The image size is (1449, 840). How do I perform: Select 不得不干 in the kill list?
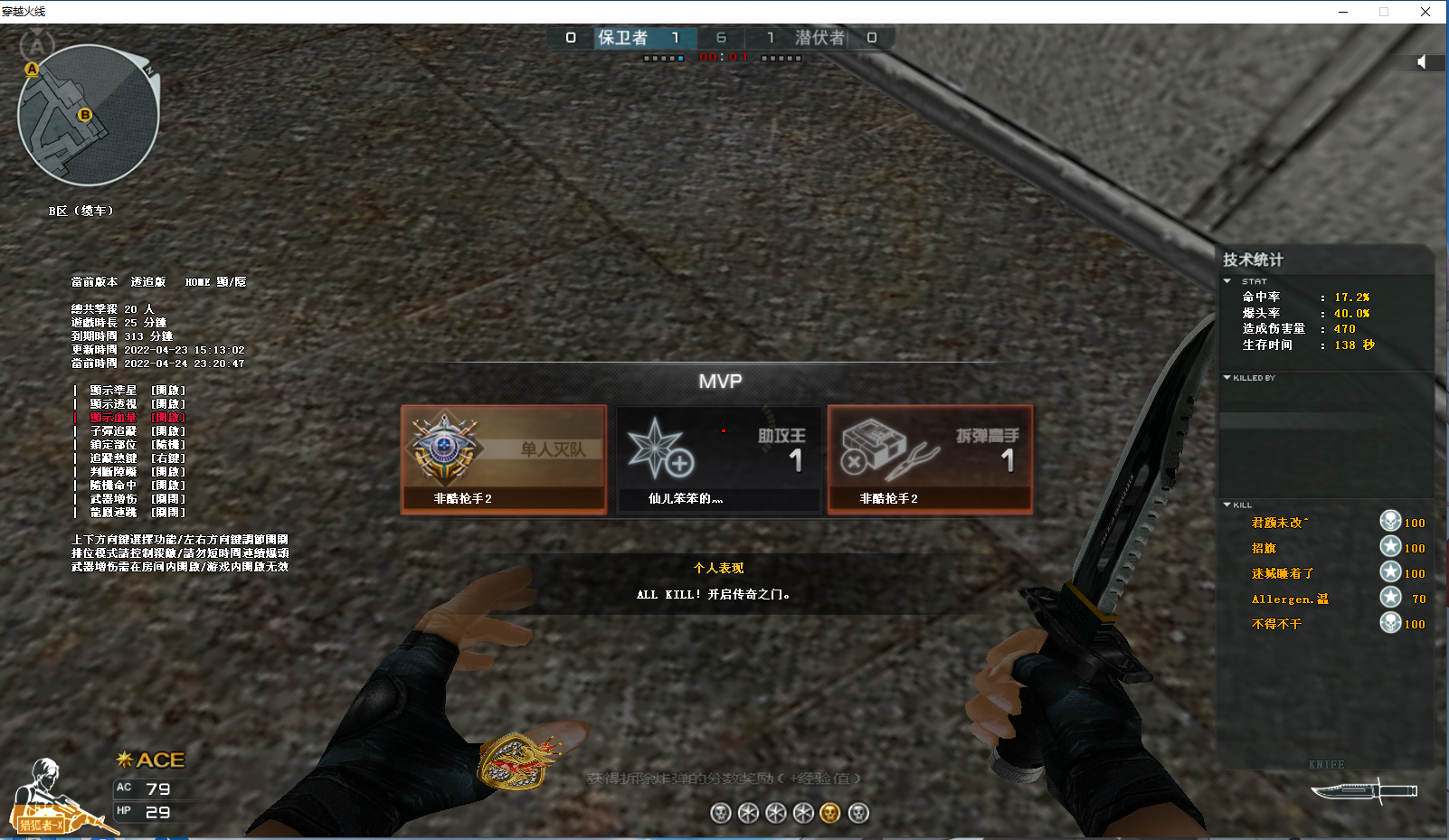pyautogui.click(x=1276, y=624)
